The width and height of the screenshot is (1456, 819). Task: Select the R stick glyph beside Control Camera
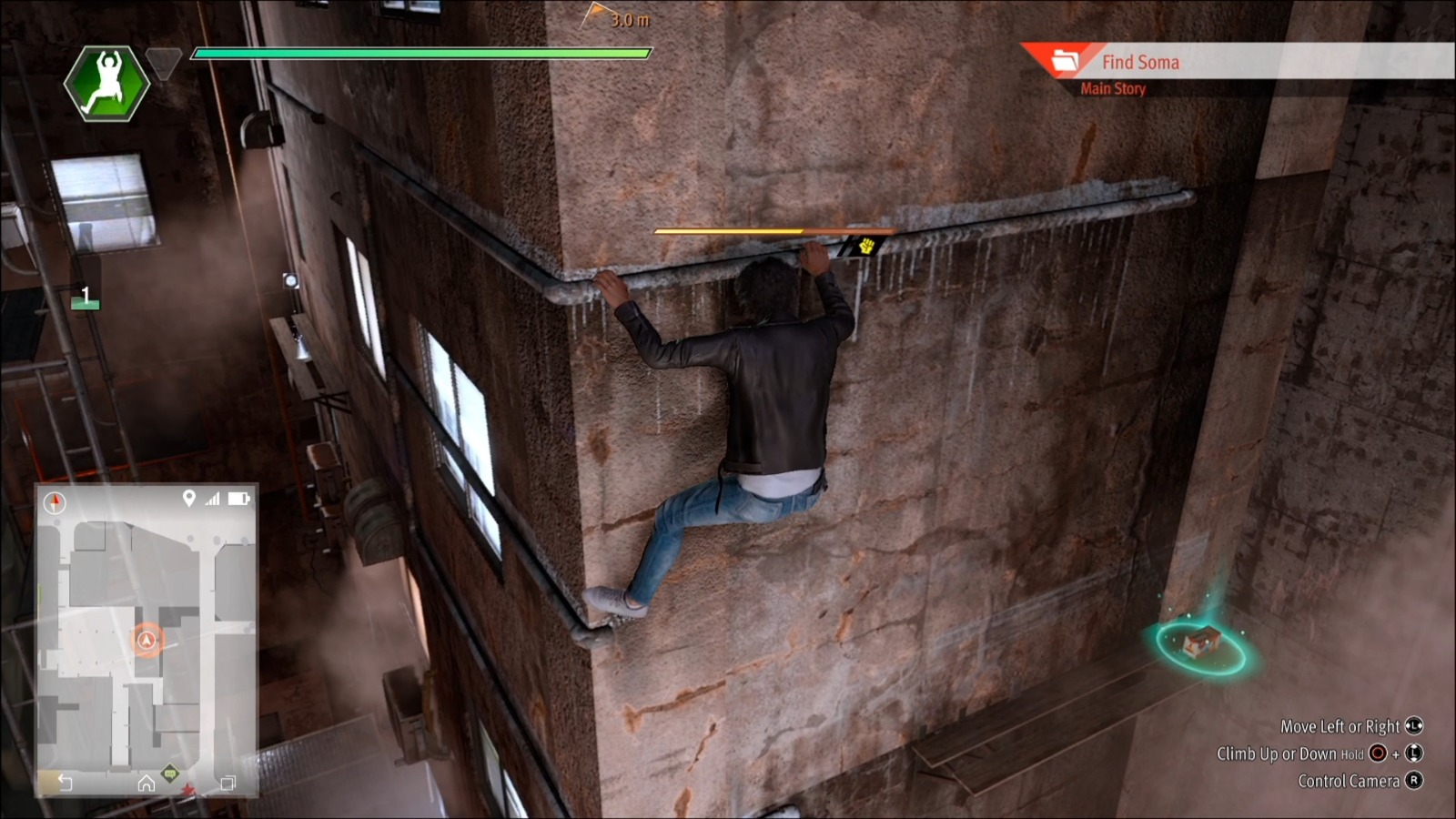(1415, 780)
